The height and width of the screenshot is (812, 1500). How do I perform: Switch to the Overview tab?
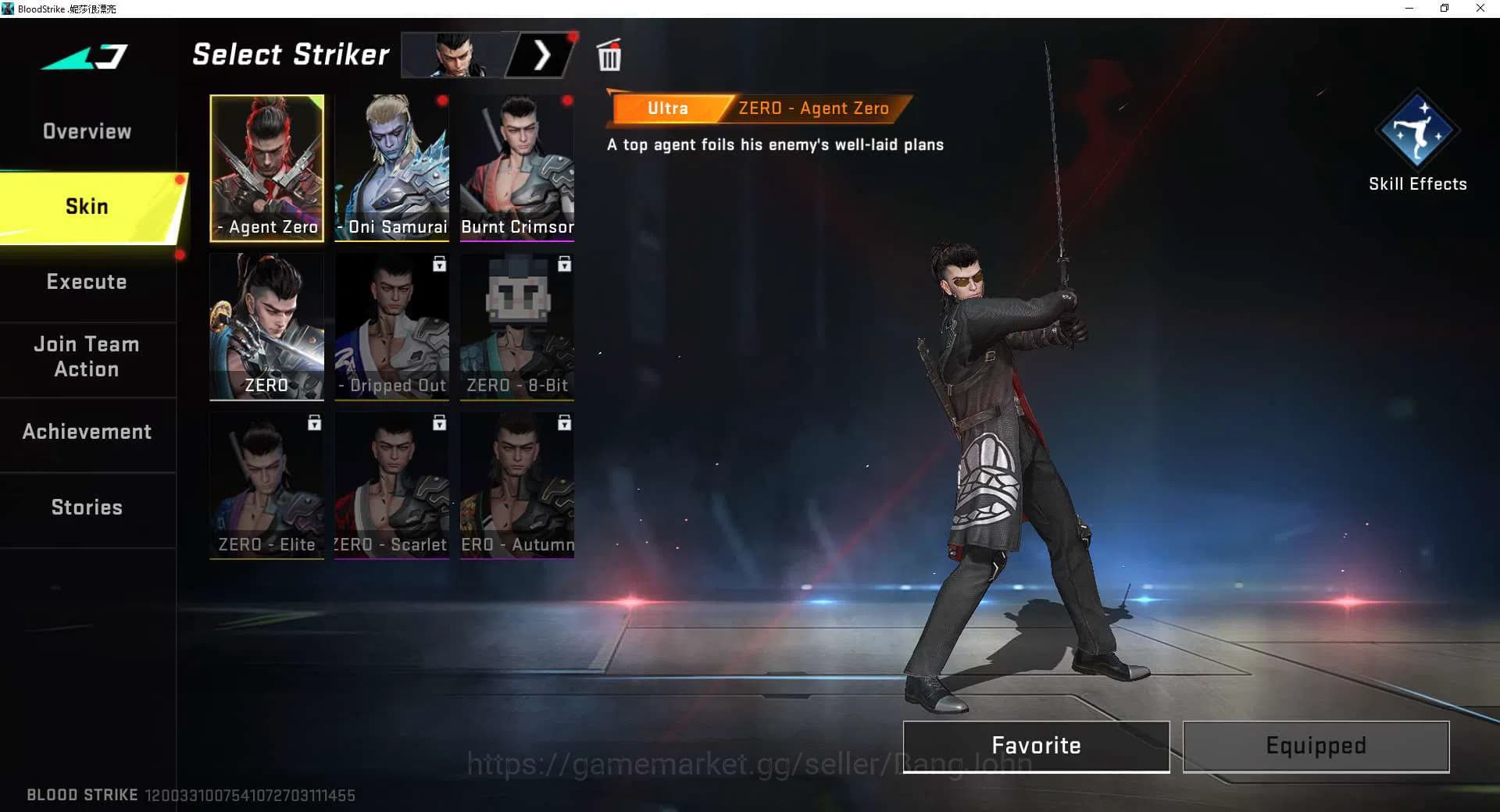pyautogui.click(x=87, y=131)
